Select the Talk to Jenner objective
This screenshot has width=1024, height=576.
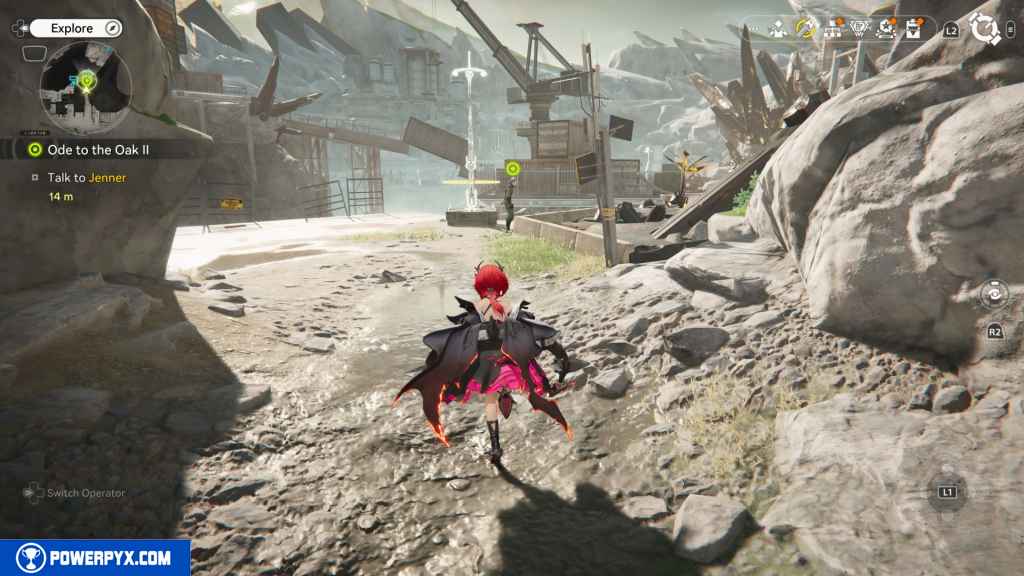tap(86, 177)
